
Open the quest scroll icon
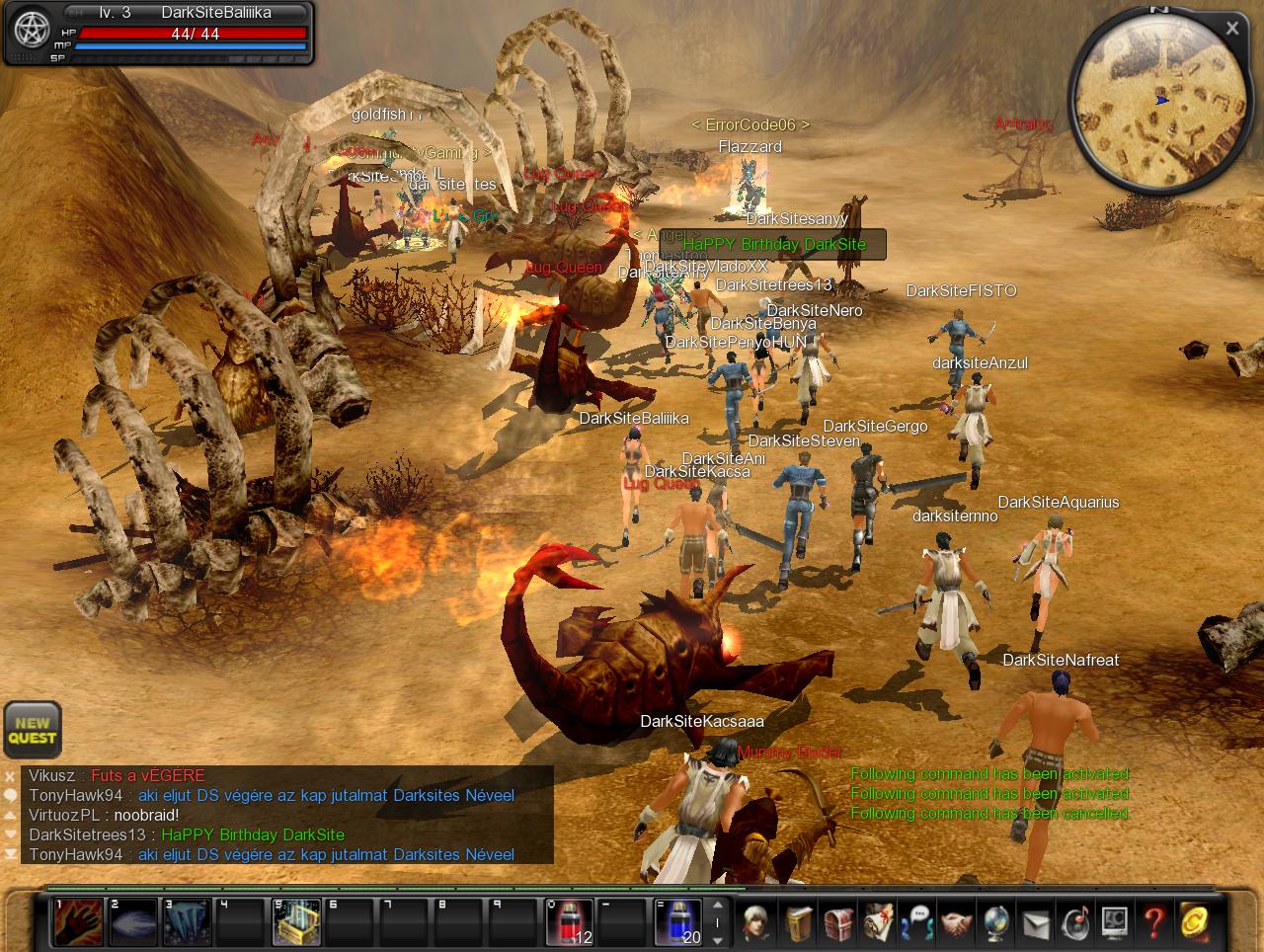(x=878, y=922)
